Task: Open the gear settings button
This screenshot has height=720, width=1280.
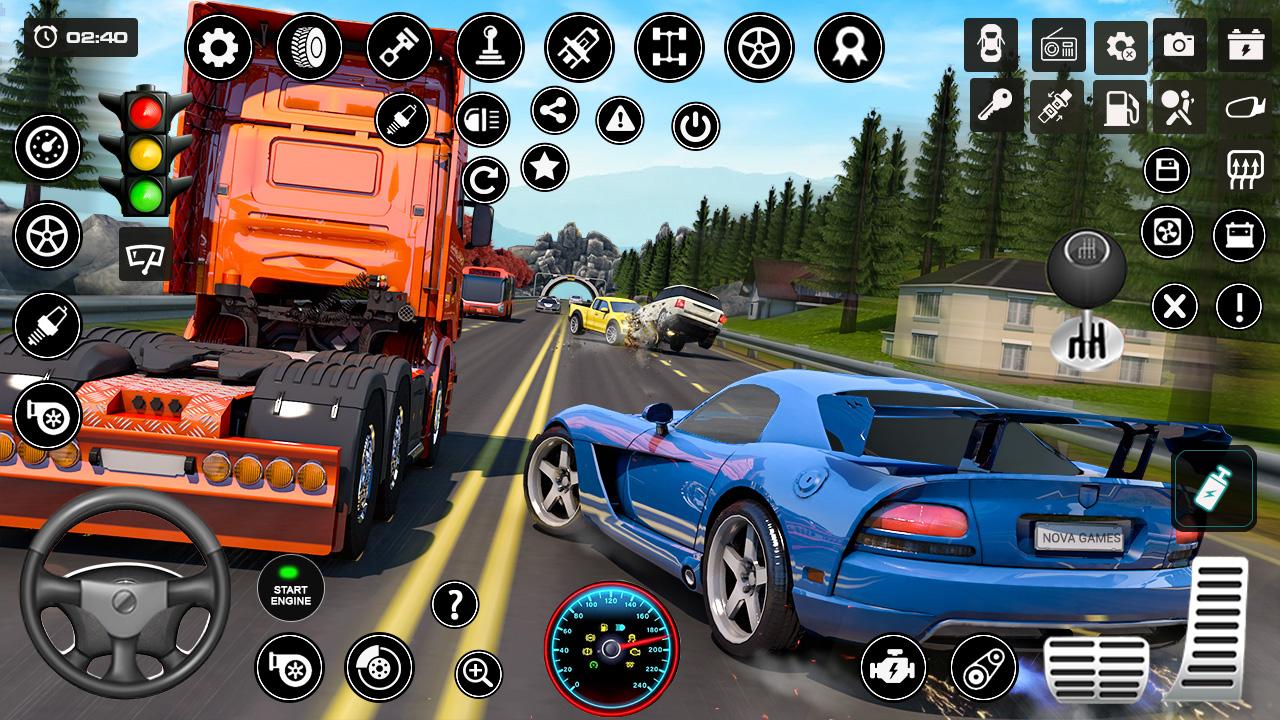Action: click(219, 48)
